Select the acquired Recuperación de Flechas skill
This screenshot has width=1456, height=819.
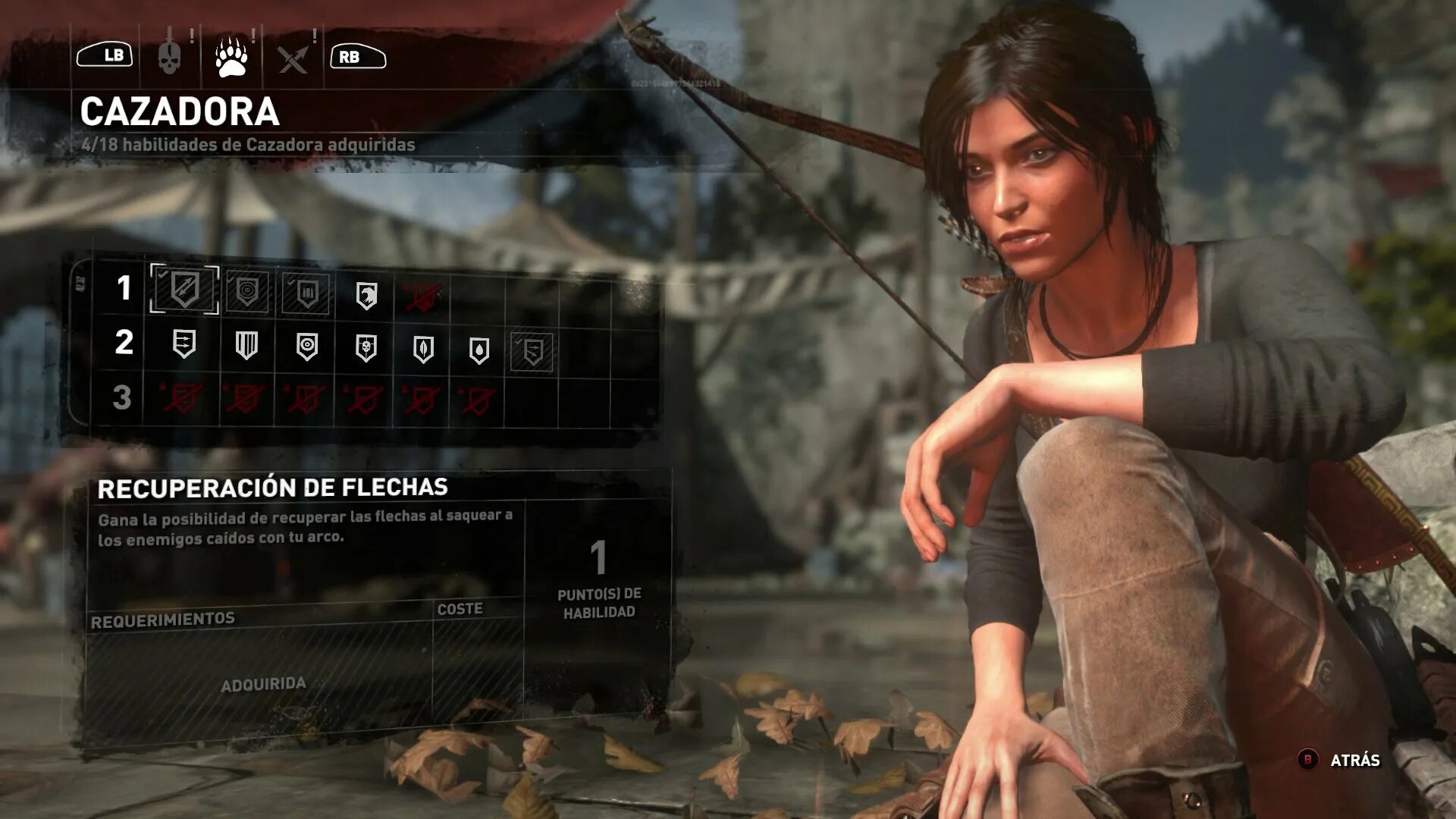184,288
